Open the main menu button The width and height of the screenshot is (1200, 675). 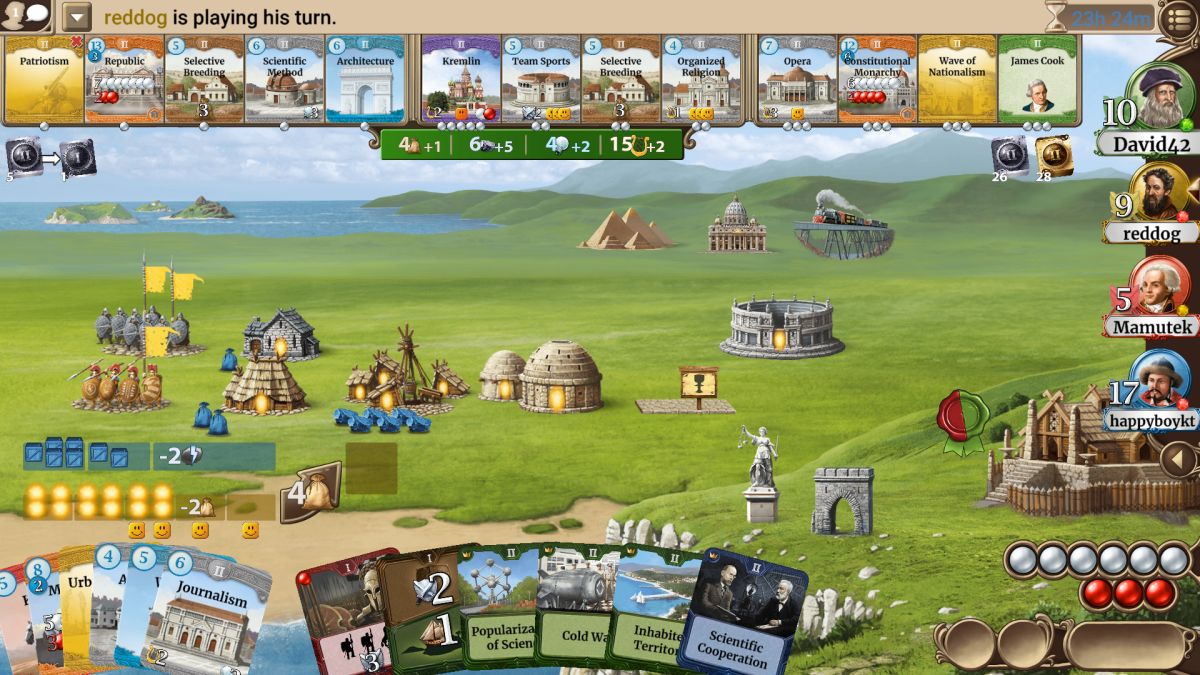click(x=1178, y=19)
